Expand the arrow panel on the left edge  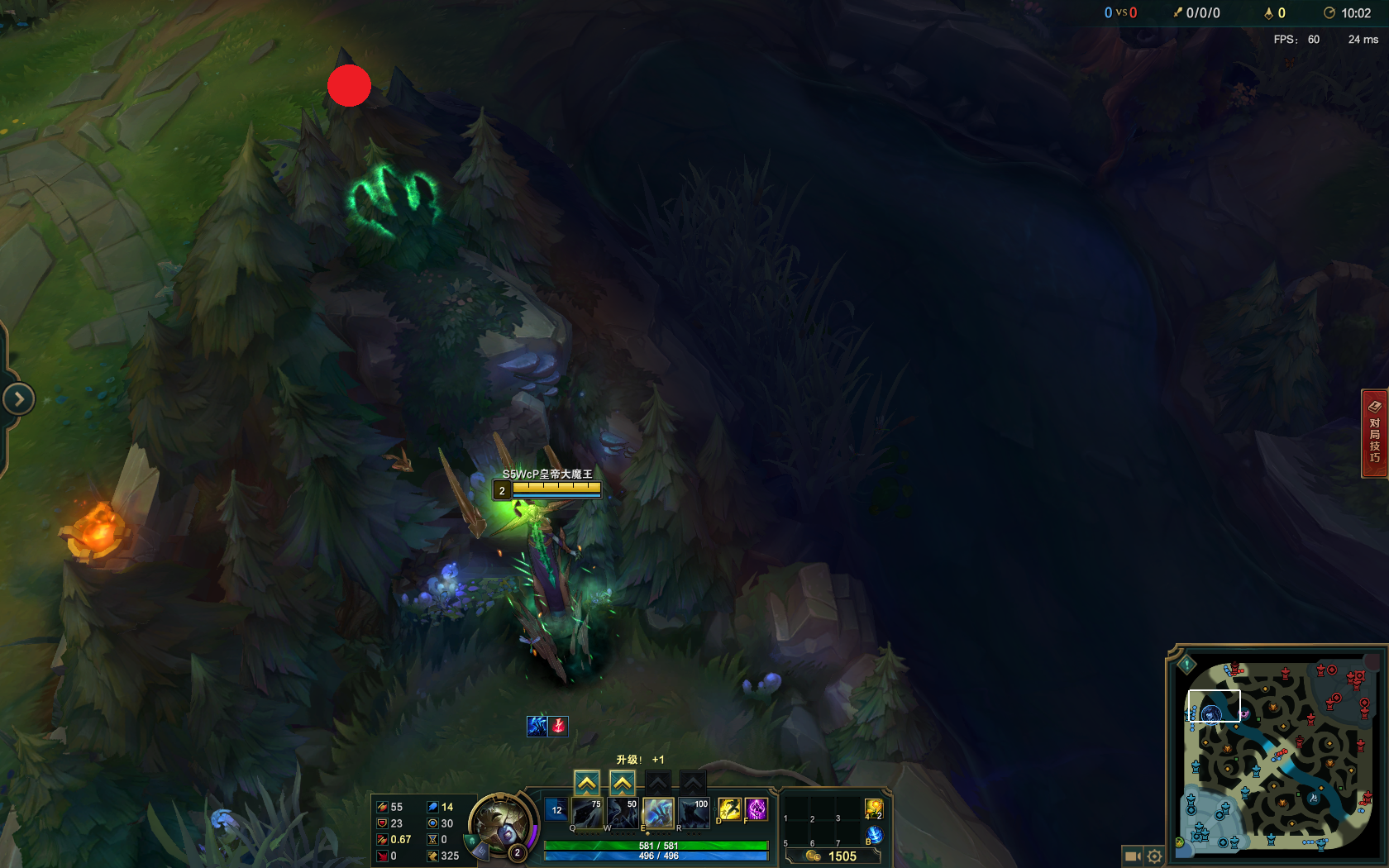point(19,398)
